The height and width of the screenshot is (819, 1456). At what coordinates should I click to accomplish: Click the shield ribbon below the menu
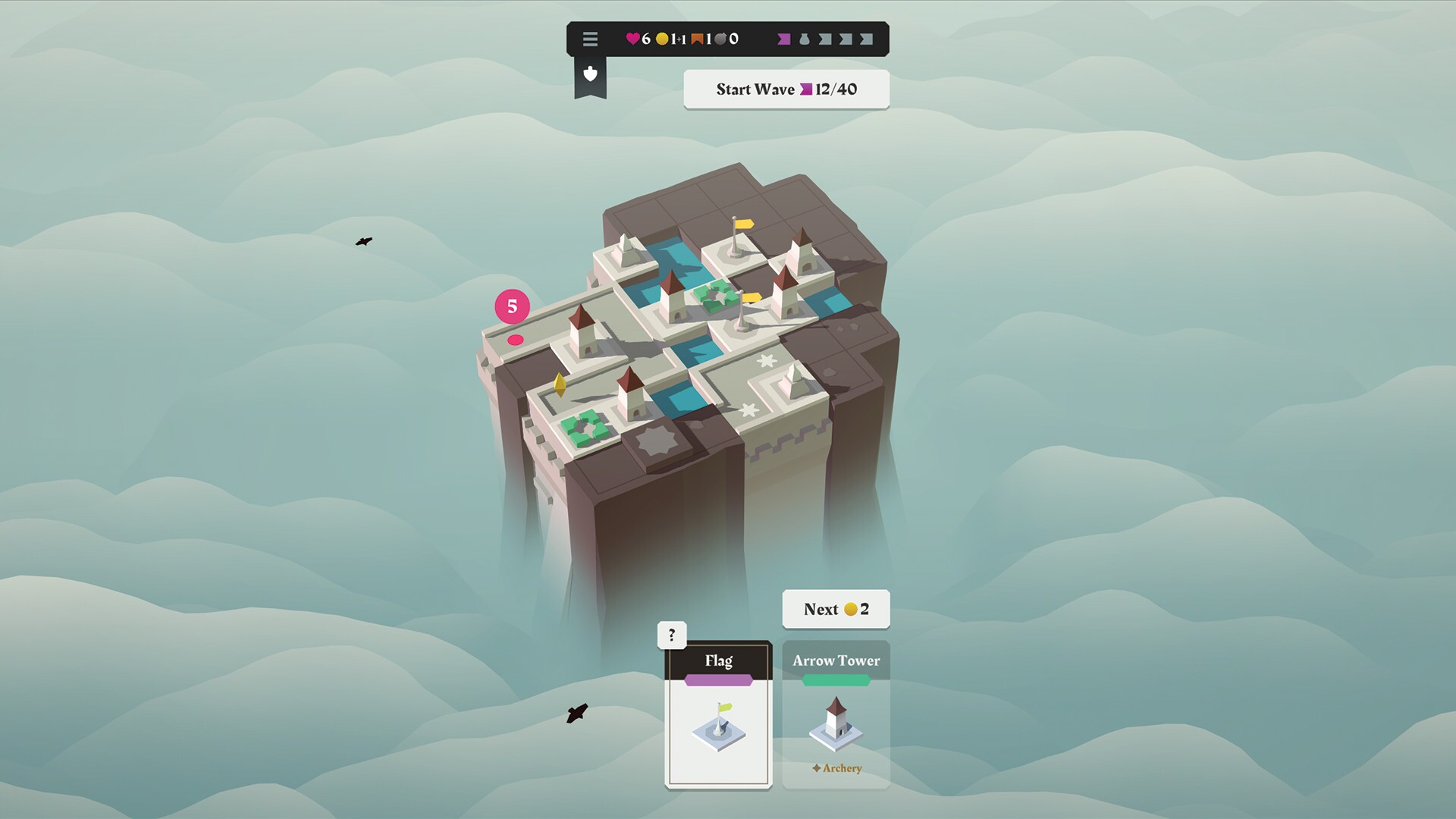(x=591, y=76)
